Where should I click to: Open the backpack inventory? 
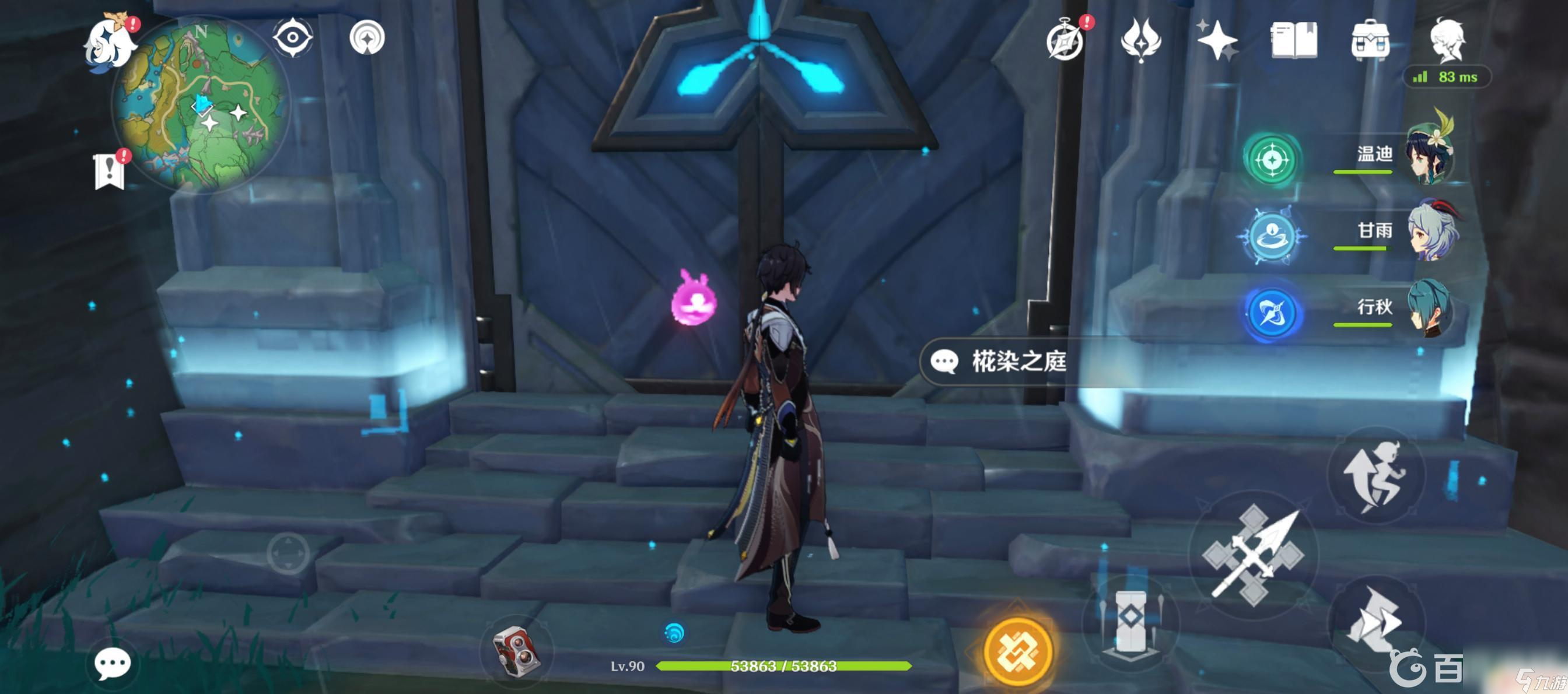pos(1370,40)
